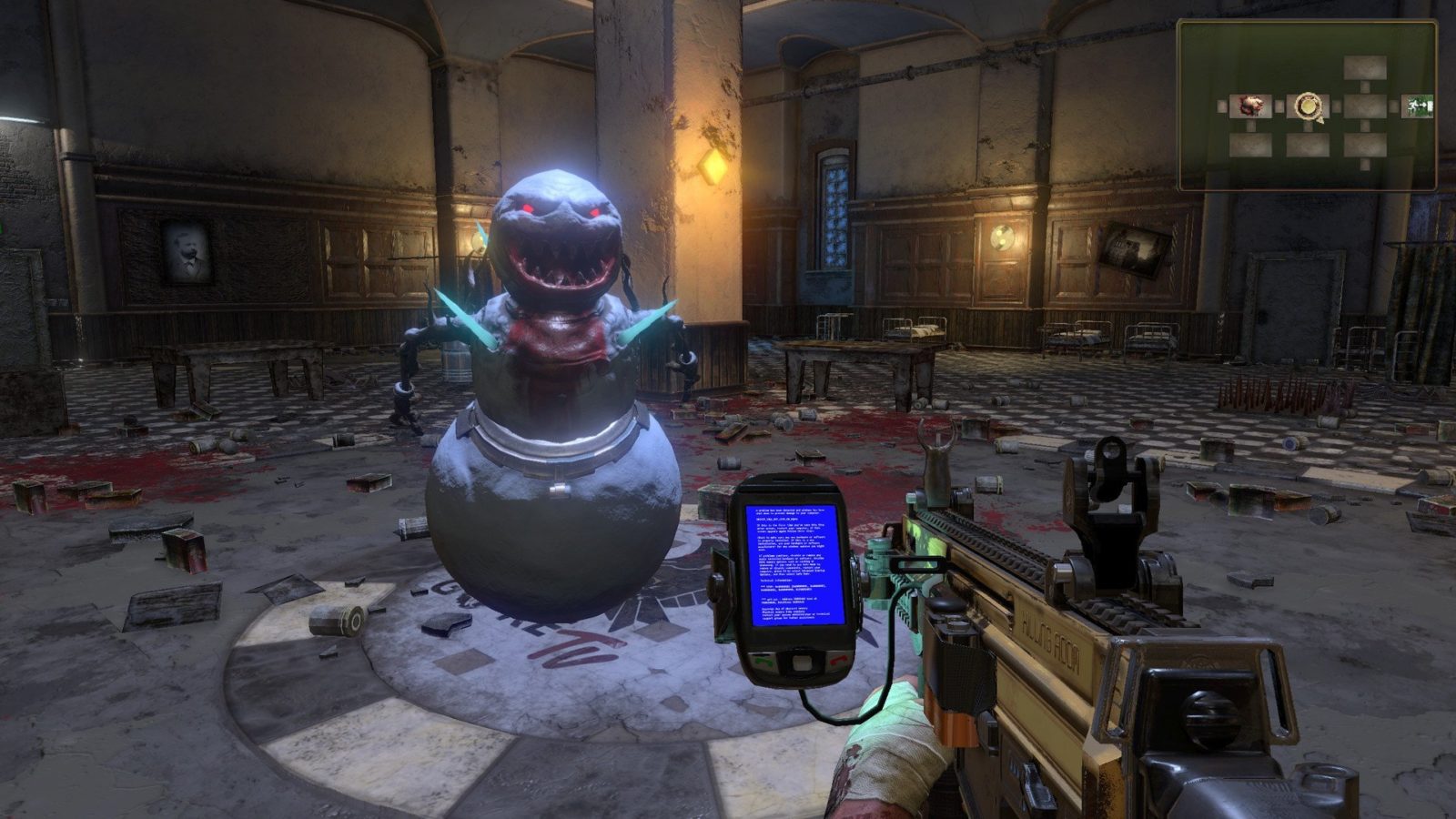Select the green exit room marker on minimap

(1417, 106)
